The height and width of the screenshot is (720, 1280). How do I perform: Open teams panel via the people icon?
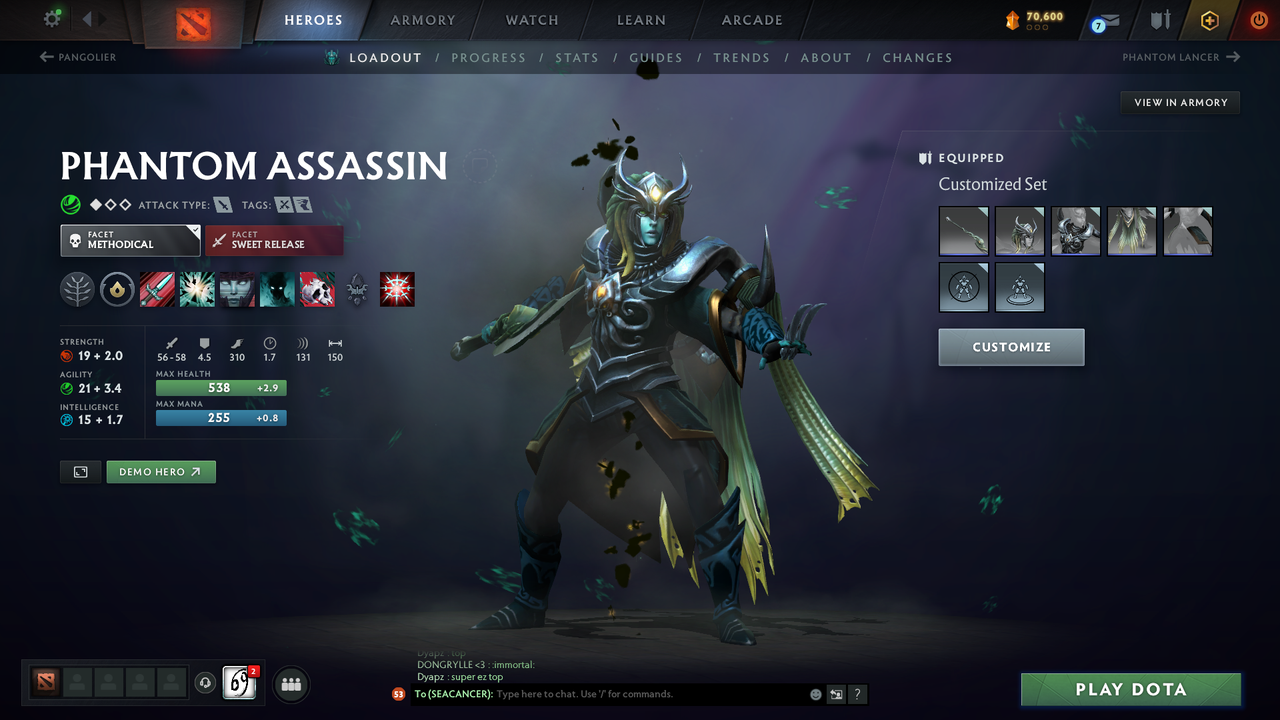click(290, 684)
